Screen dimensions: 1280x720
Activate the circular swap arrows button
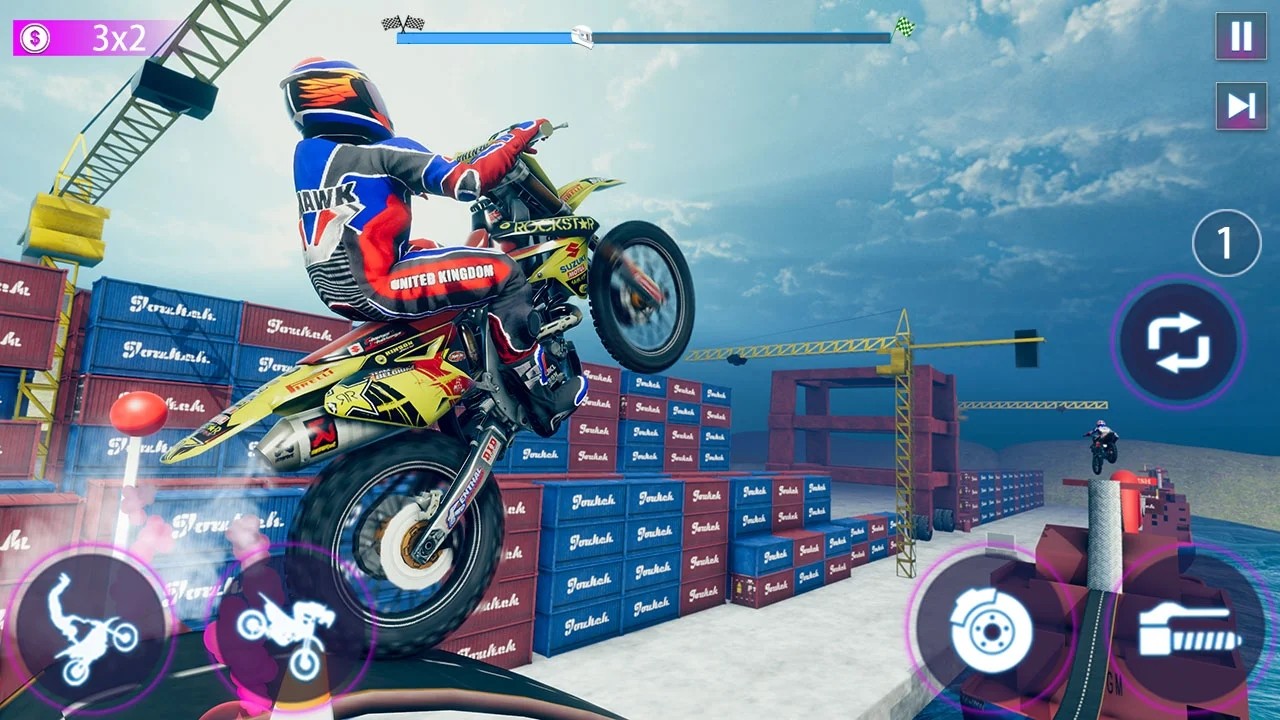pos(1178,342)
